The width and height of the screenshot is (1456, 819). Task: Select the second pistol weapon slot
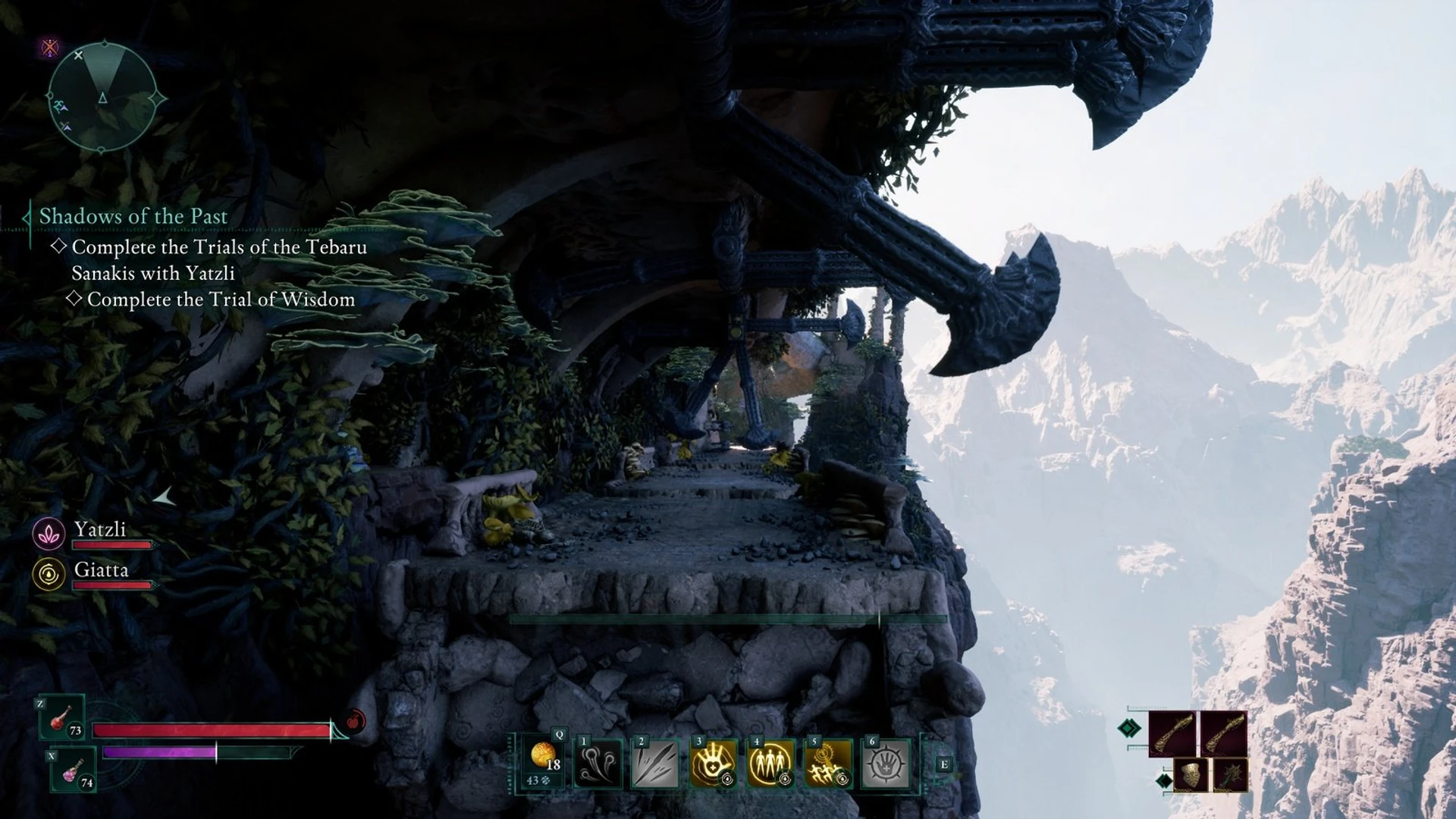(1223, 733)
